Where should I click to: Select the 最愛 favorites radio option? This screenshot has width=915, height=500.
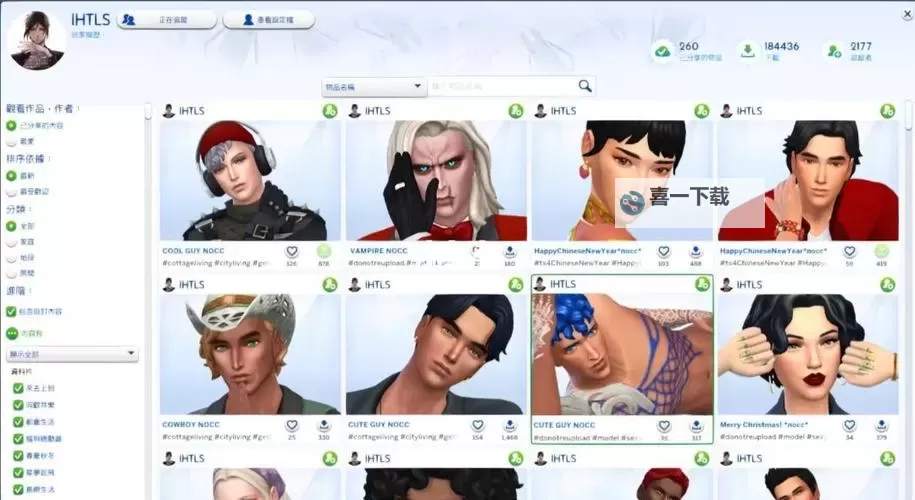coord(12,142)
